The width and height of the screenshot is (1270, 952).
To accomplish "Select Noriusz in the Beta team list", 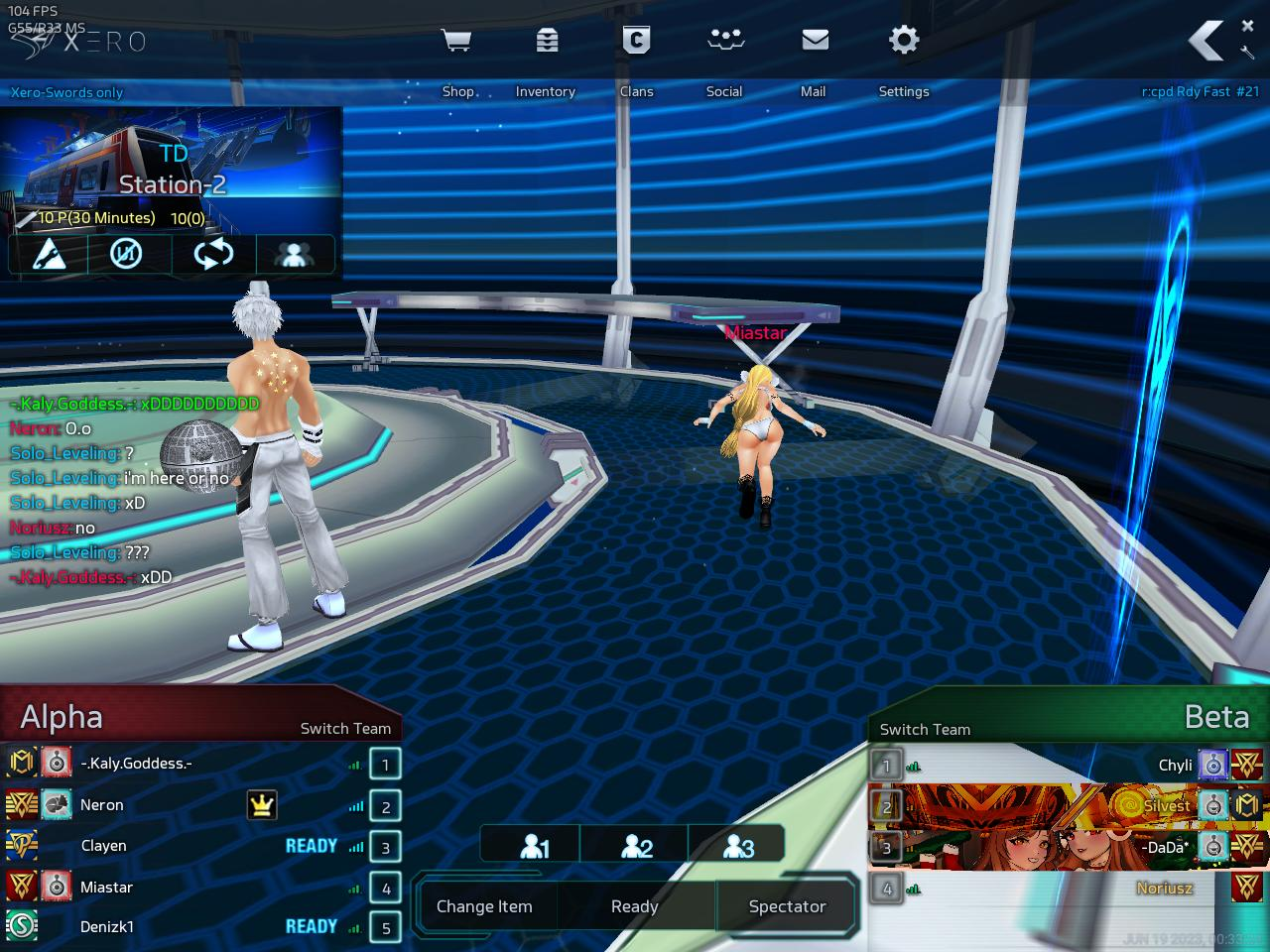I will [1164, 888].
